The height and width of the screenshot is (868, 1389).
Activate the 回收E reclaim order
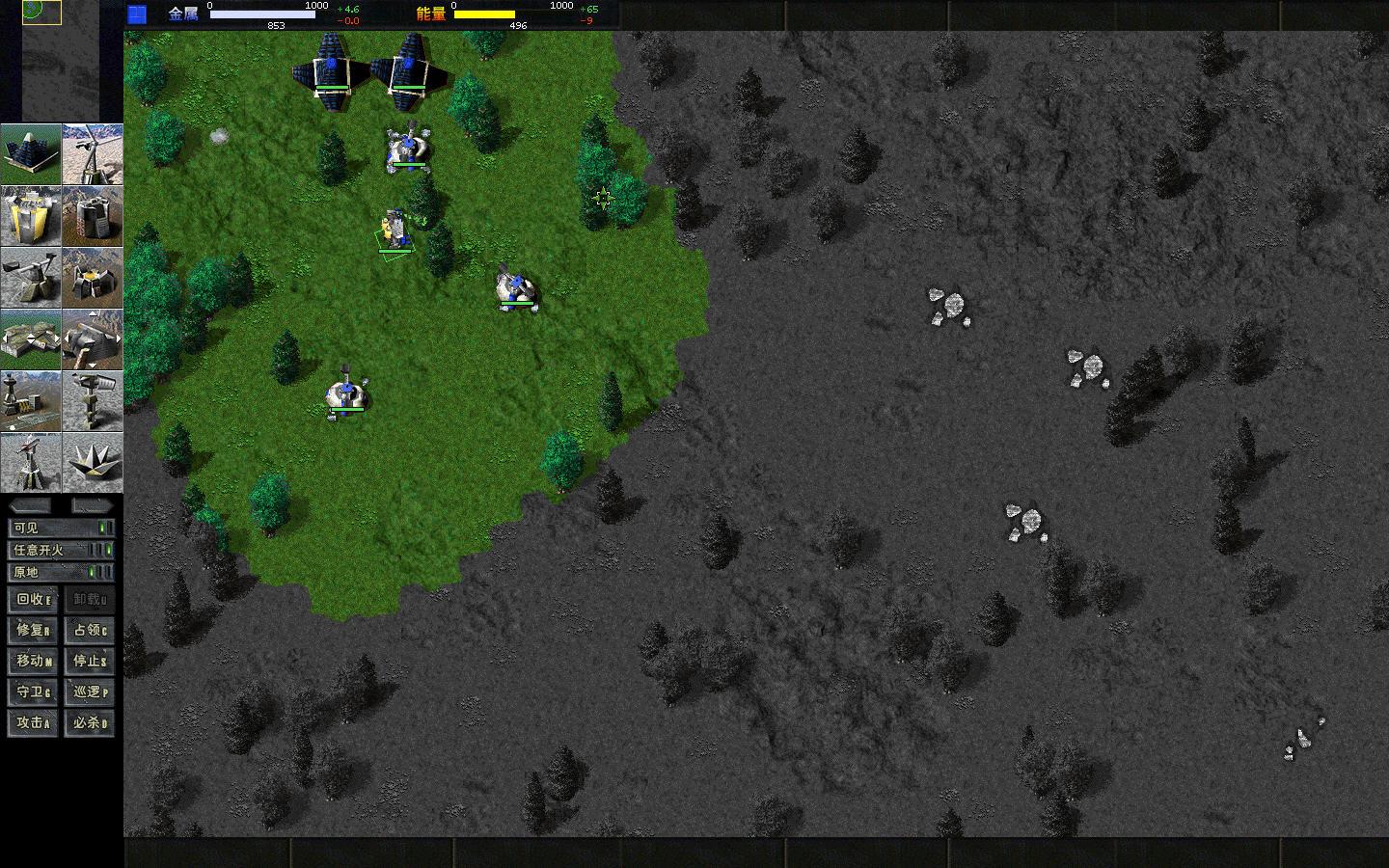click(x=31, y=599)
